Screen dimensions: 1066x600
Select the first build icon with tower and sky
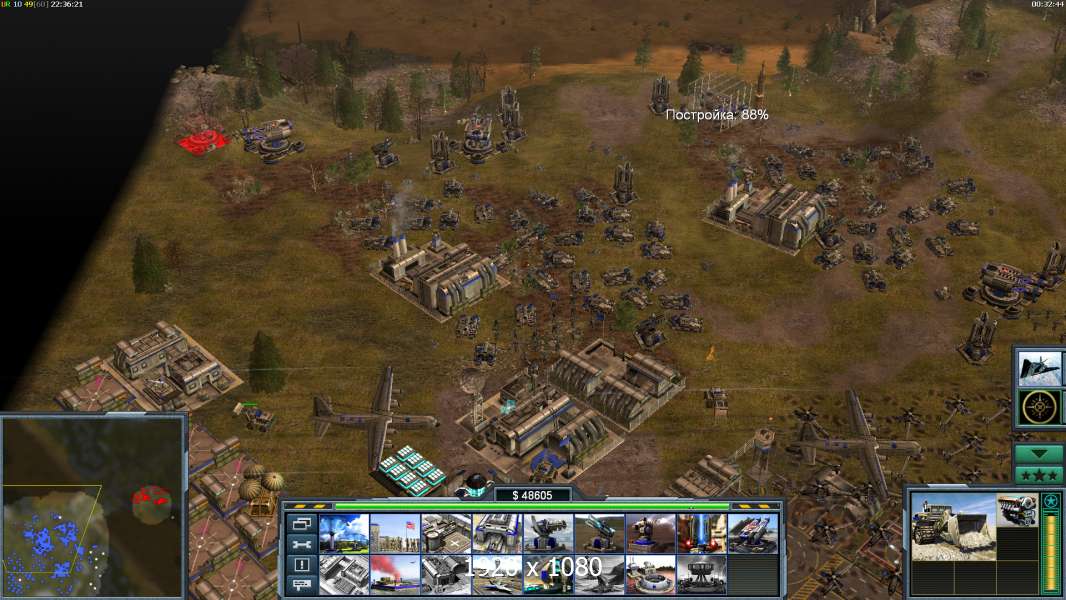(344, 533)
